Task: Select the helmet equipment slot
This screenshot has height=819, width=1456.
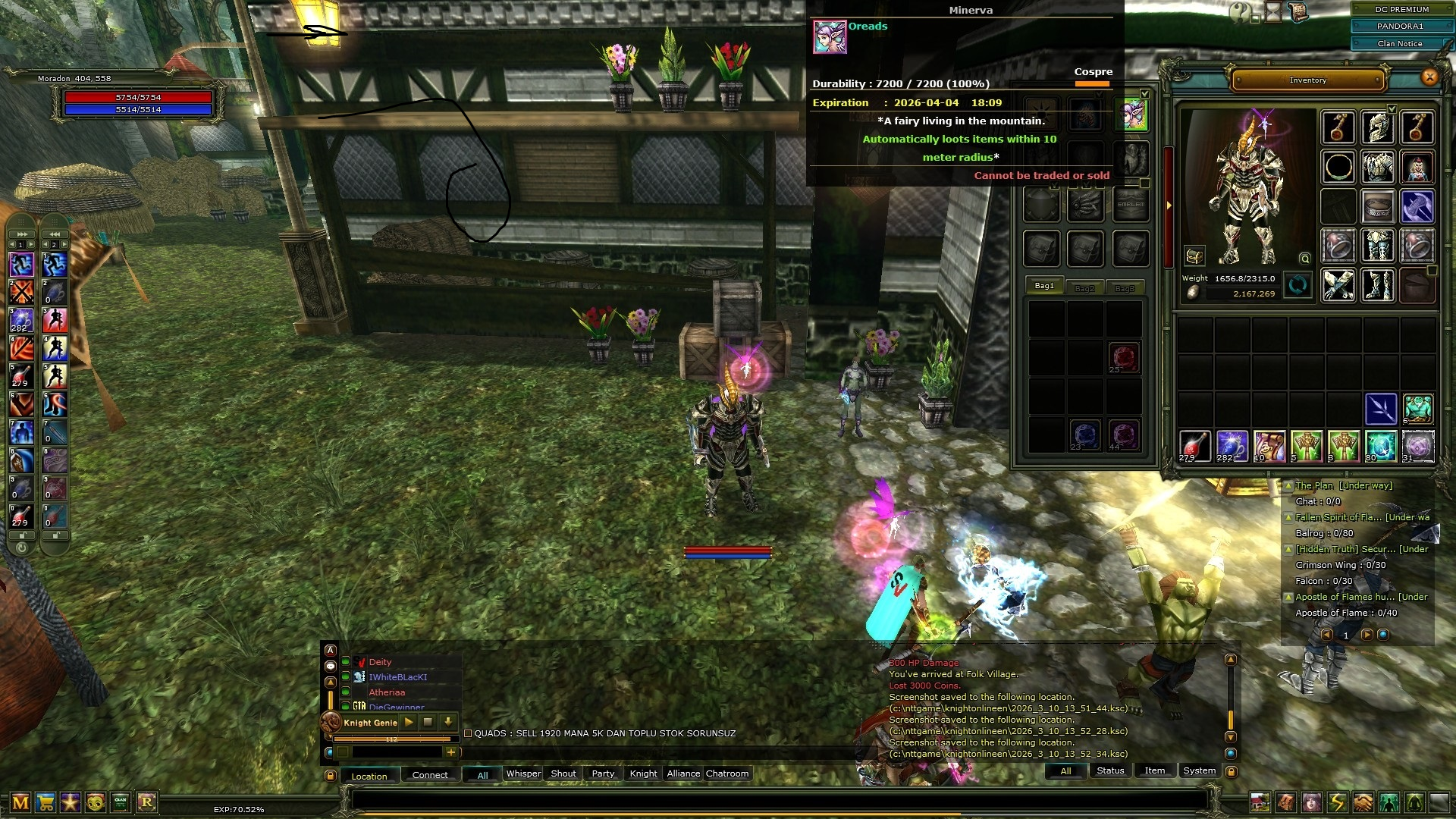Action: tap(1377, 127)
